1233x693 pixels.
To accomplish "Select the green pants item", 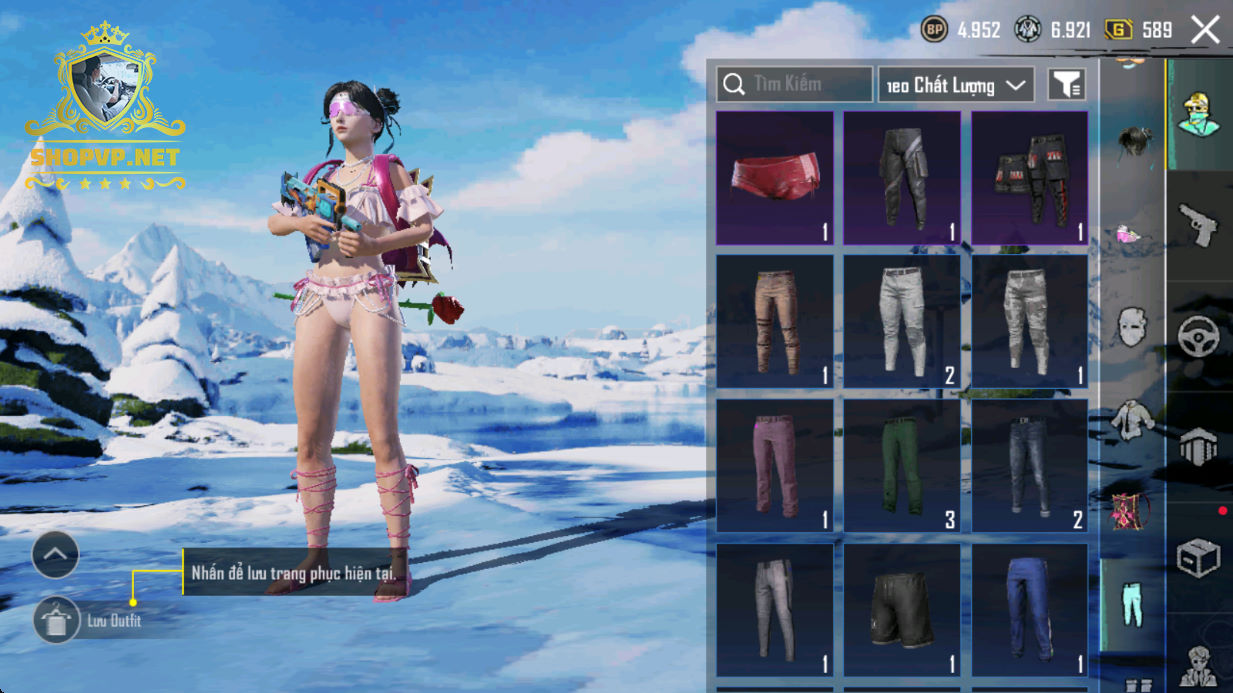I will point(902,465).
